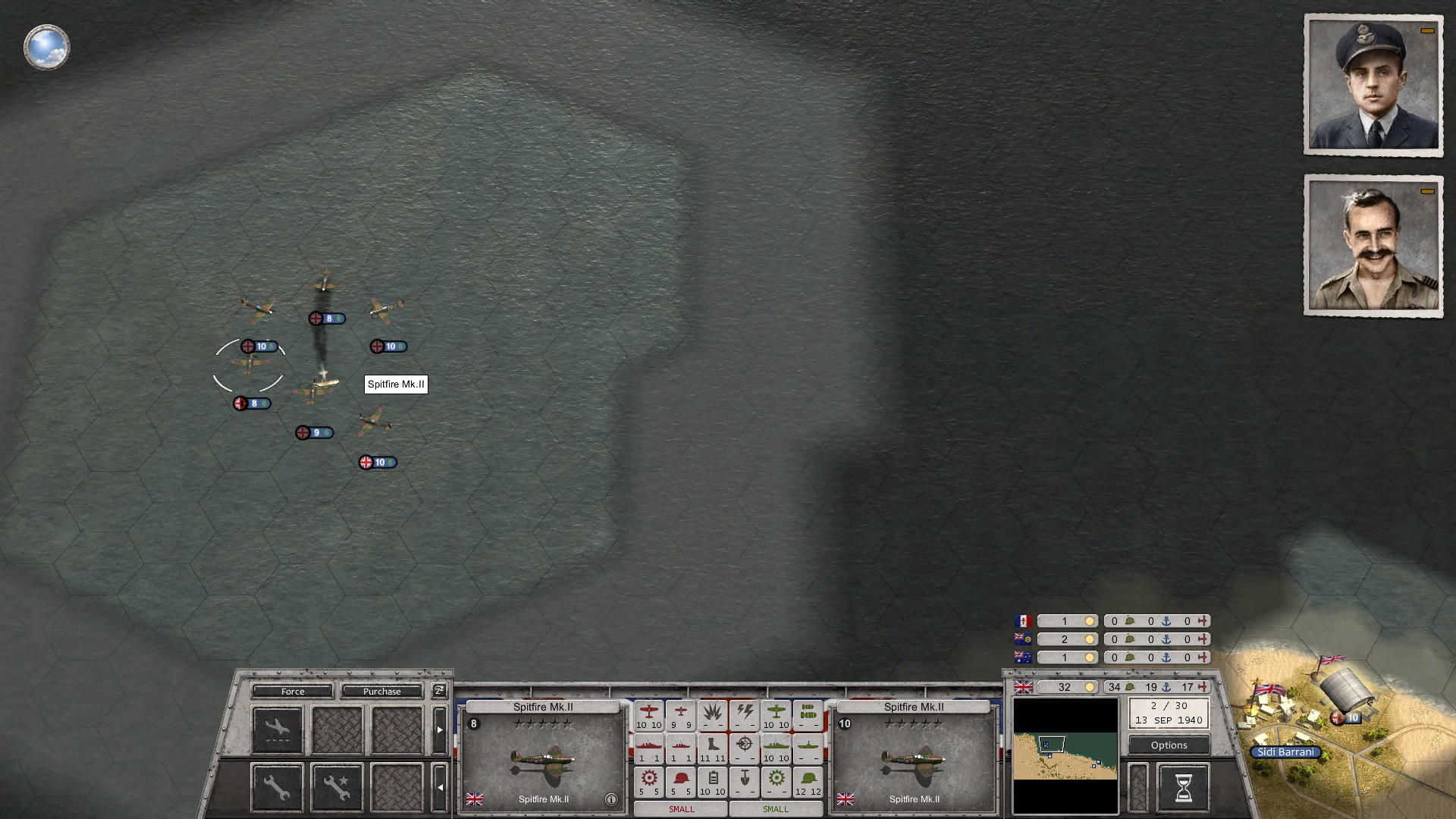Click the hourglass end-turn icon
Screen dimensions: 1456x819
(x=1185, y=787)
